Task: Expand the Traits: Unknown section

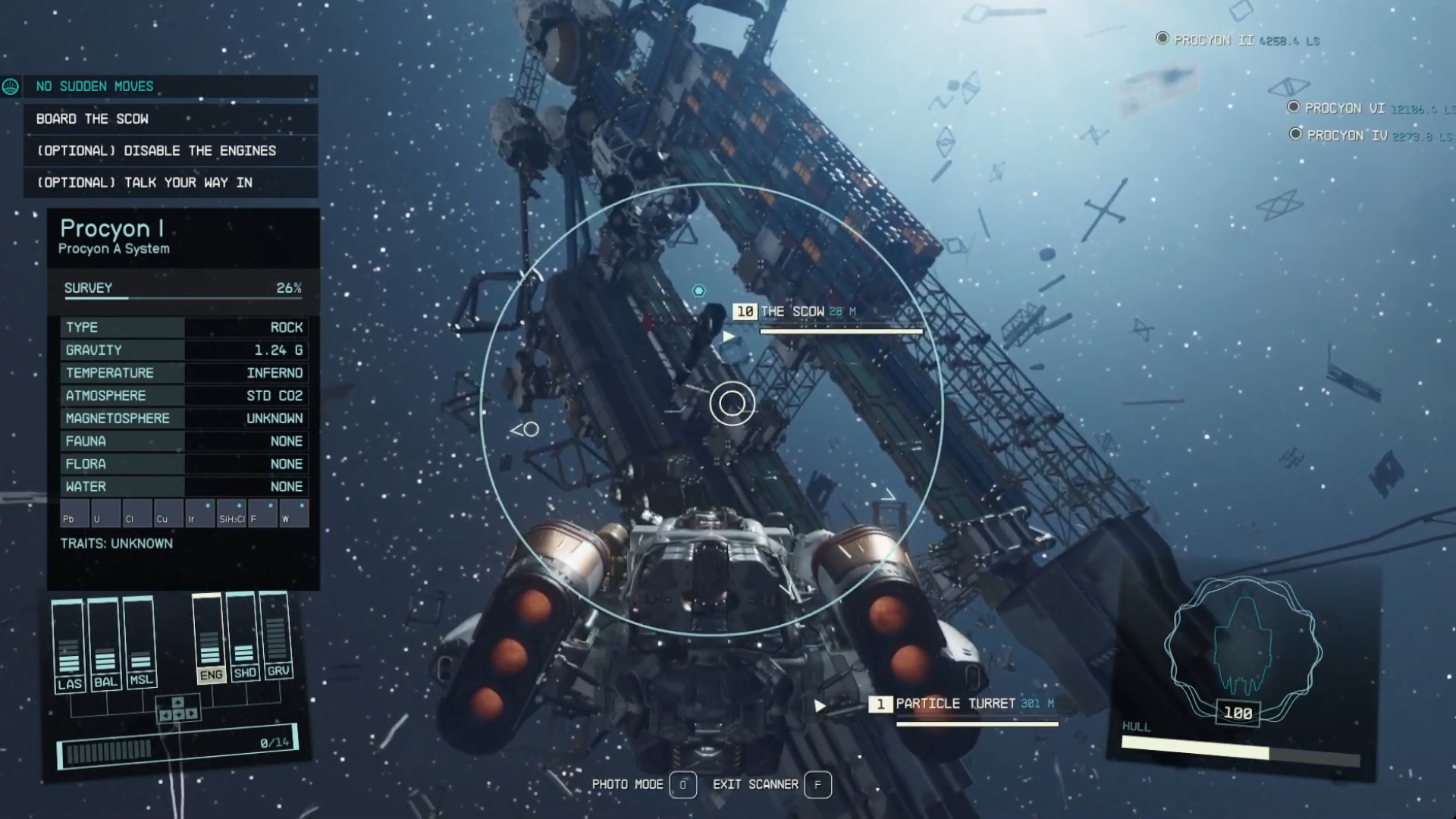Action: pyautogui.click(x=118, y=543)
